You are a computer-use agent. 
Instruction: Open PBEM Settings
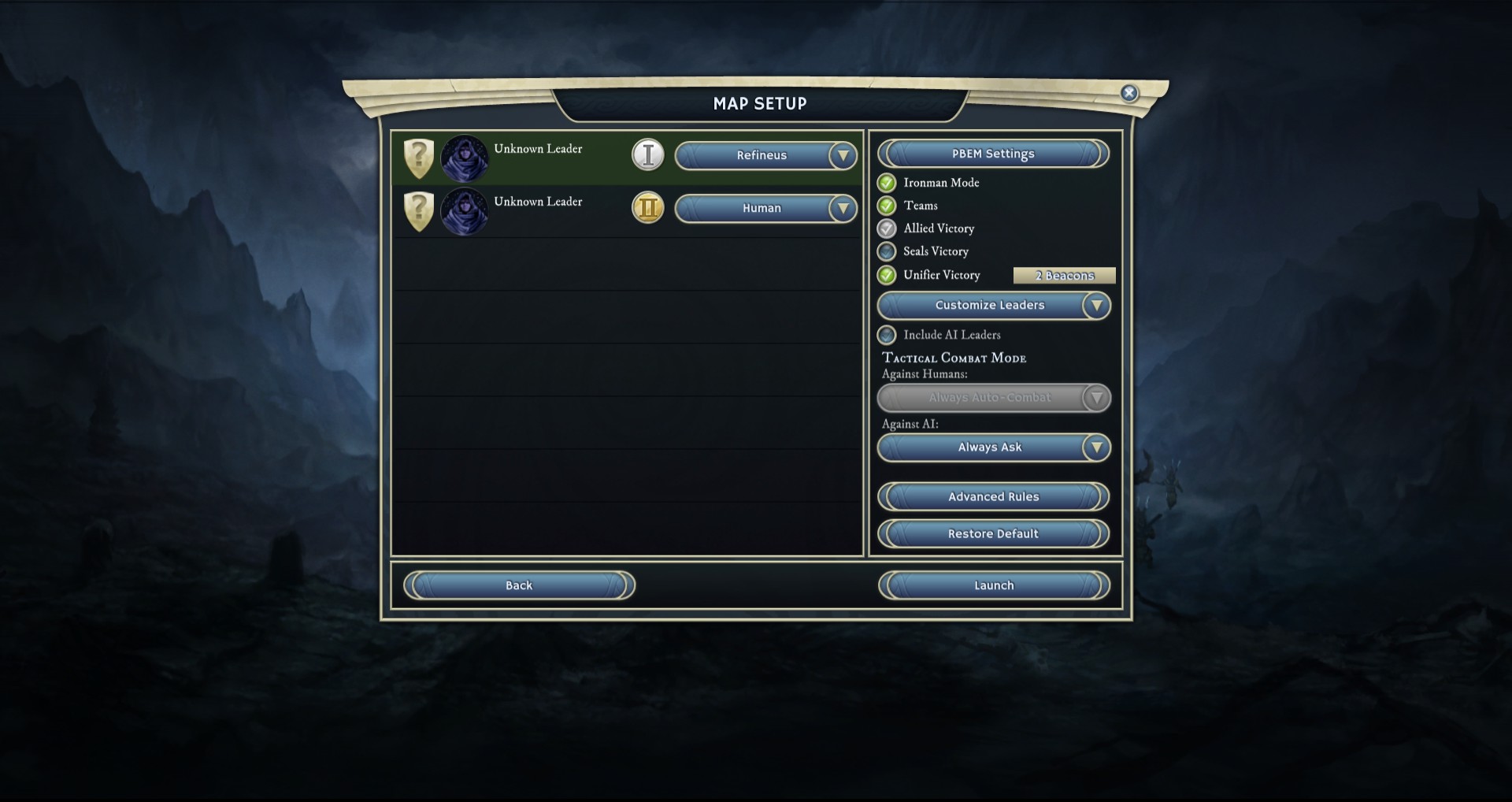click(x=993, y=154)
